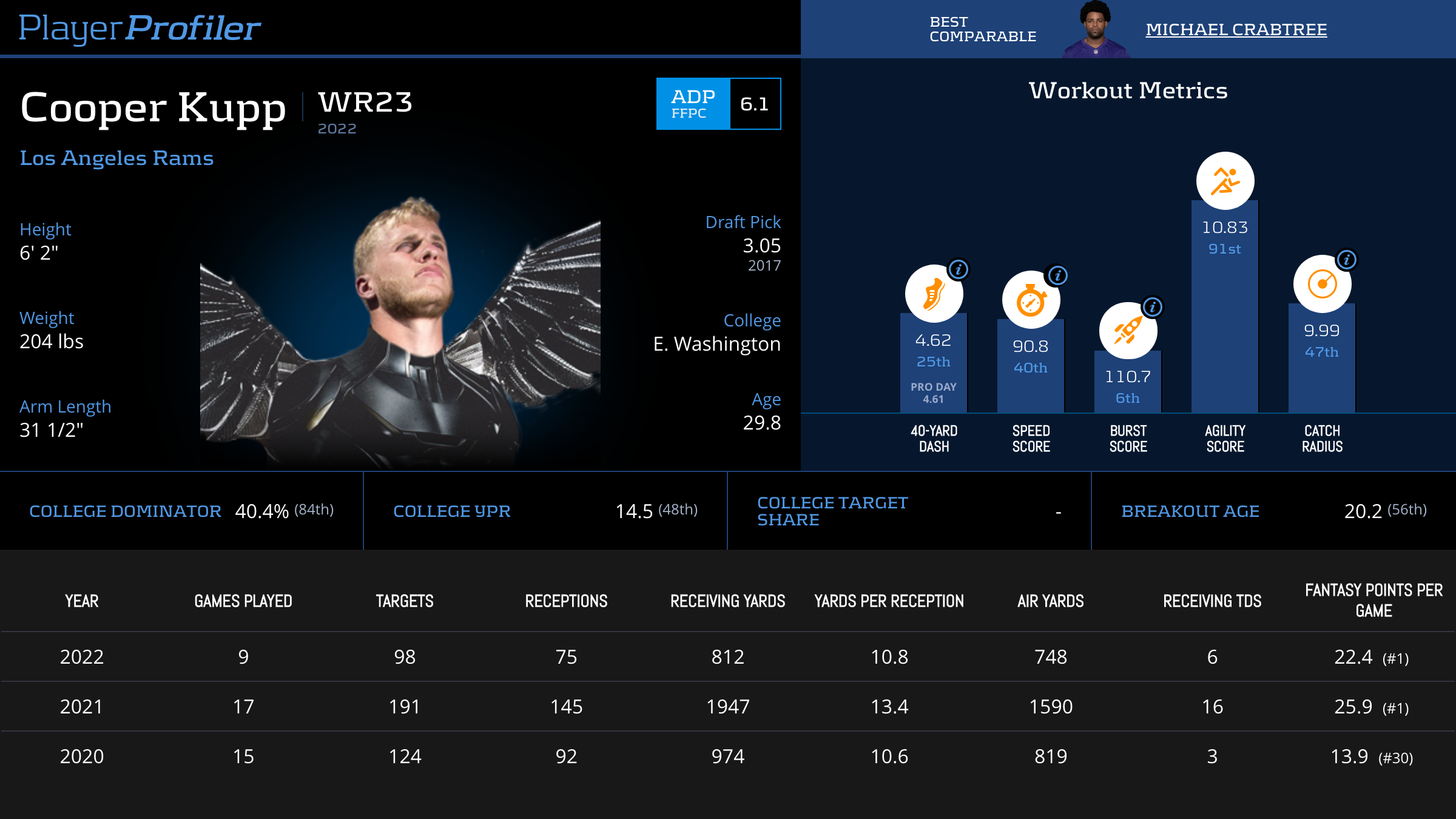Open the Michael Crabtree comparable link

tap(1236, 29)
